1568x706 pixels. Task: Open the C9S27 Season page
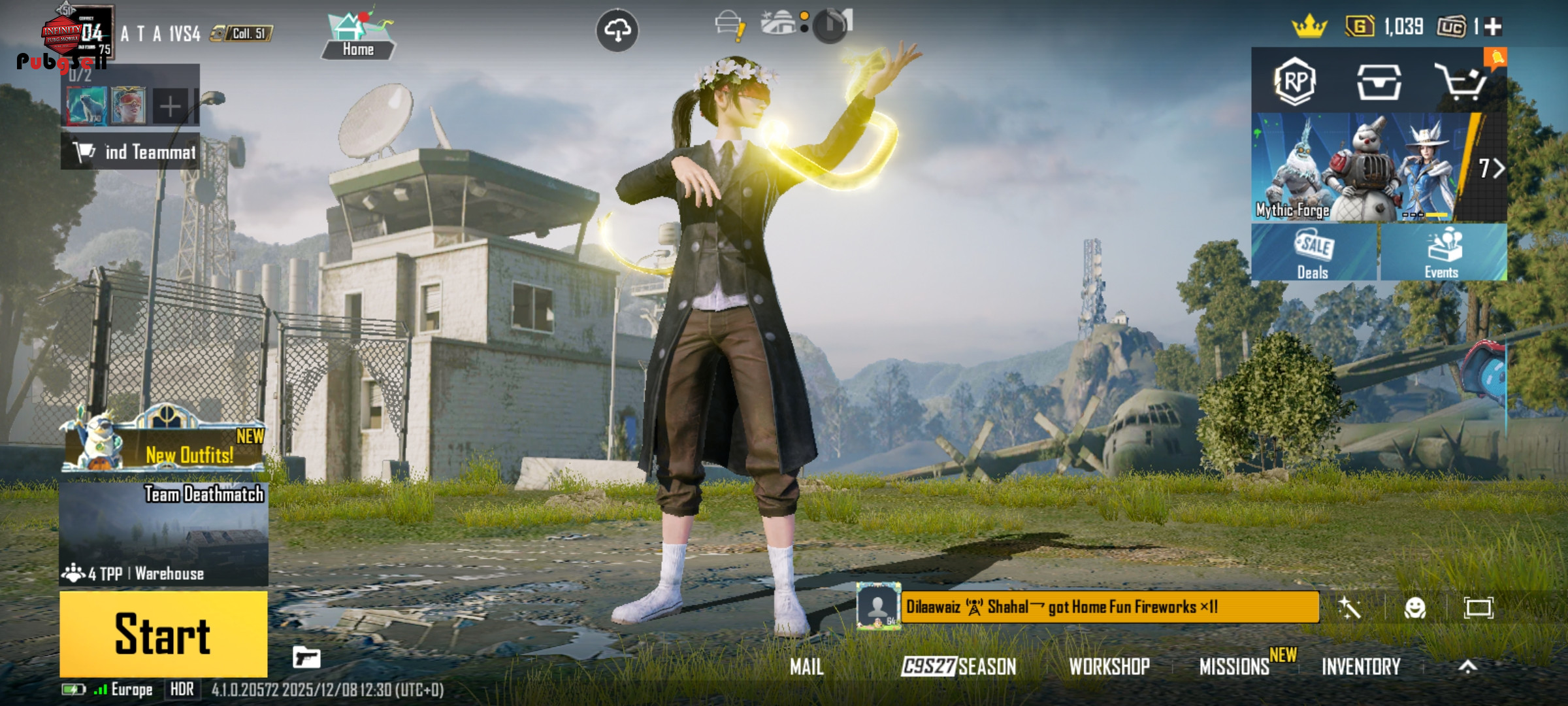click(958, 667)
